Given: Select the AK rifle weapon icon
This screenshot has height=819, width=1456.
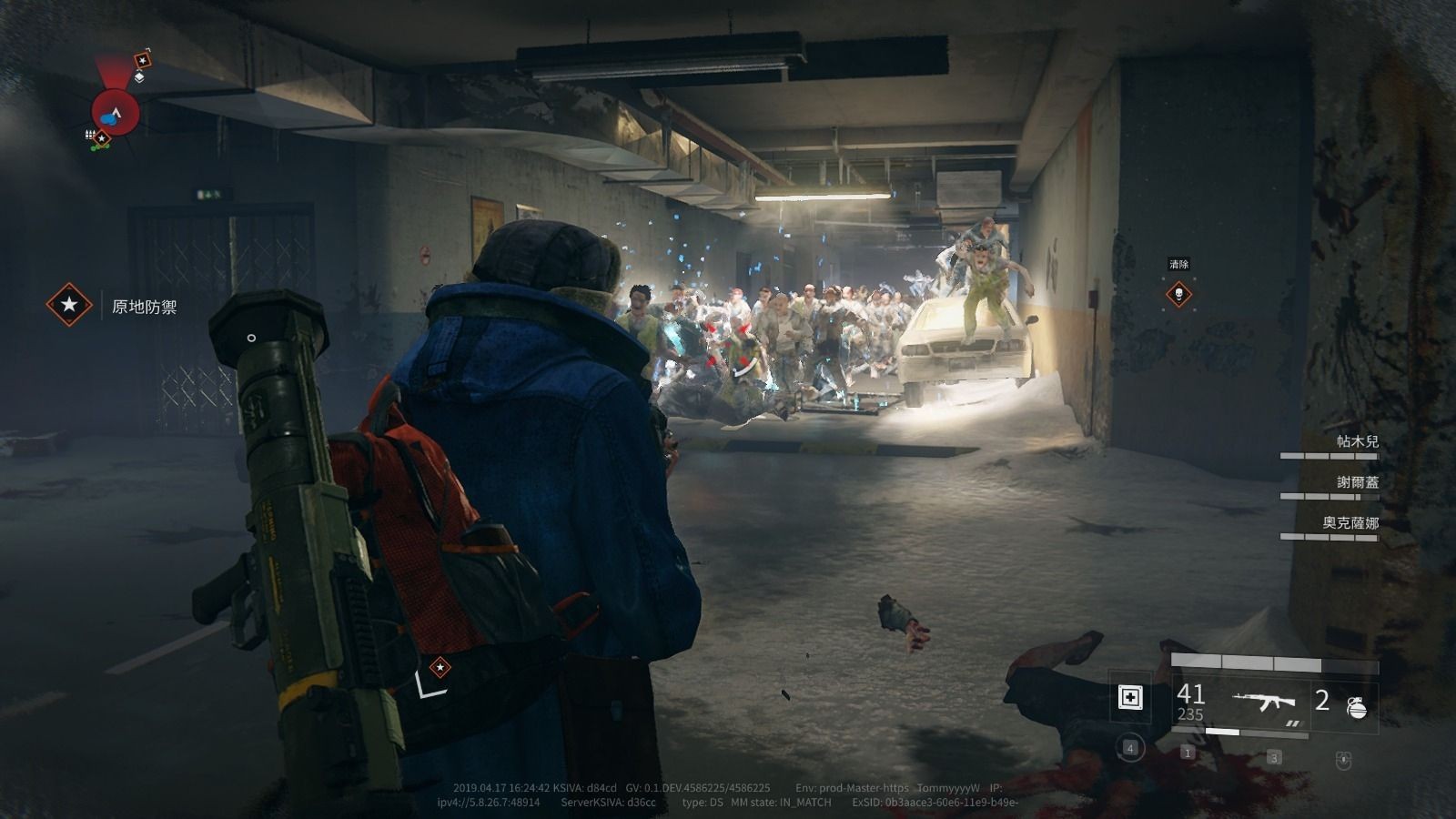Looking at the screenshot, I should click(1264, 702).
